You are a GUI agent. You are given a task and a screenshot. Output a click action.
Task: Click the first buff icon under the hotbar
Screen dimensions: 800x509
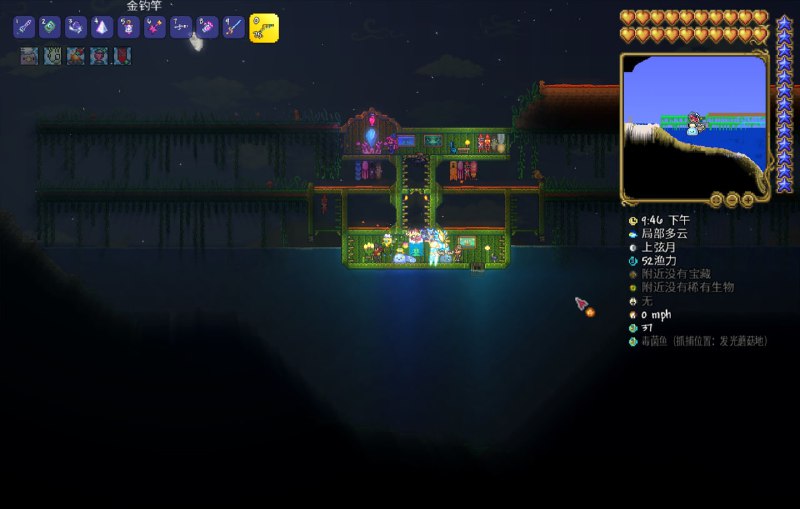click(x=30, y=56)
